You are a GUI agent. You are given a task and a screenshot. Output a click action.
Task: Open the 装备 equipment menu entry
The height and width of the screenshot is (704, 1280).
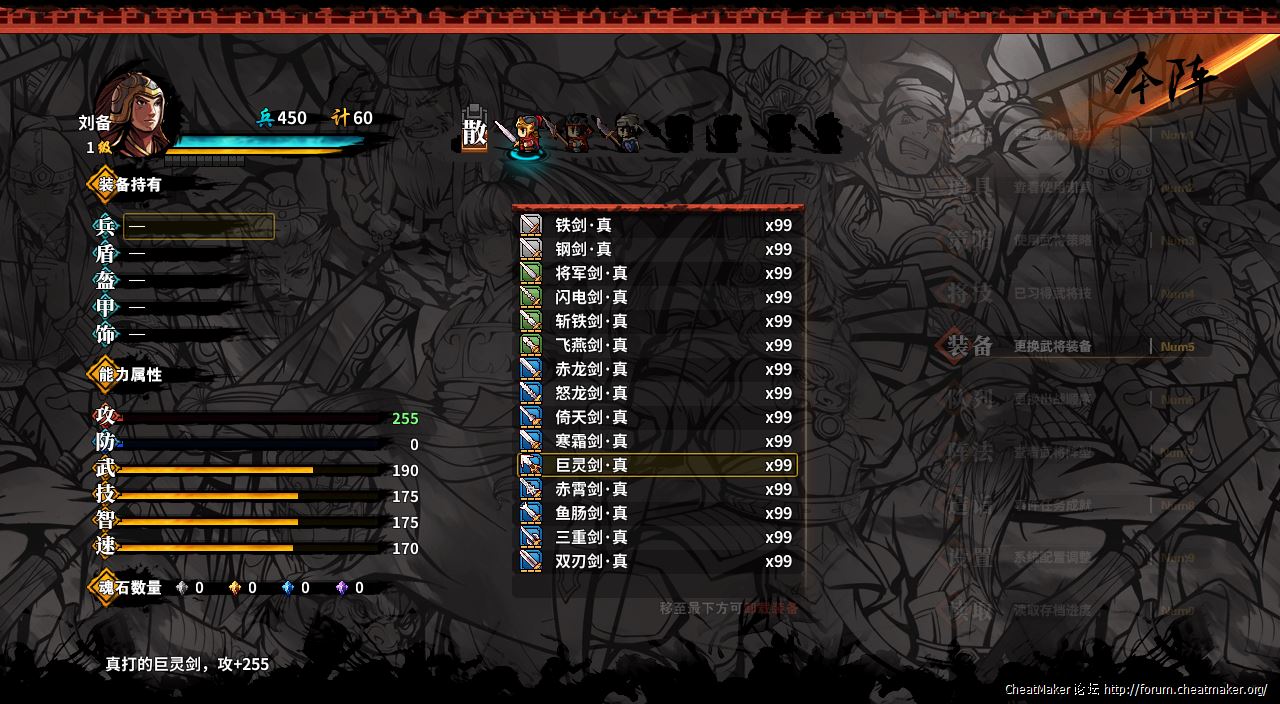coord(1050,346)
